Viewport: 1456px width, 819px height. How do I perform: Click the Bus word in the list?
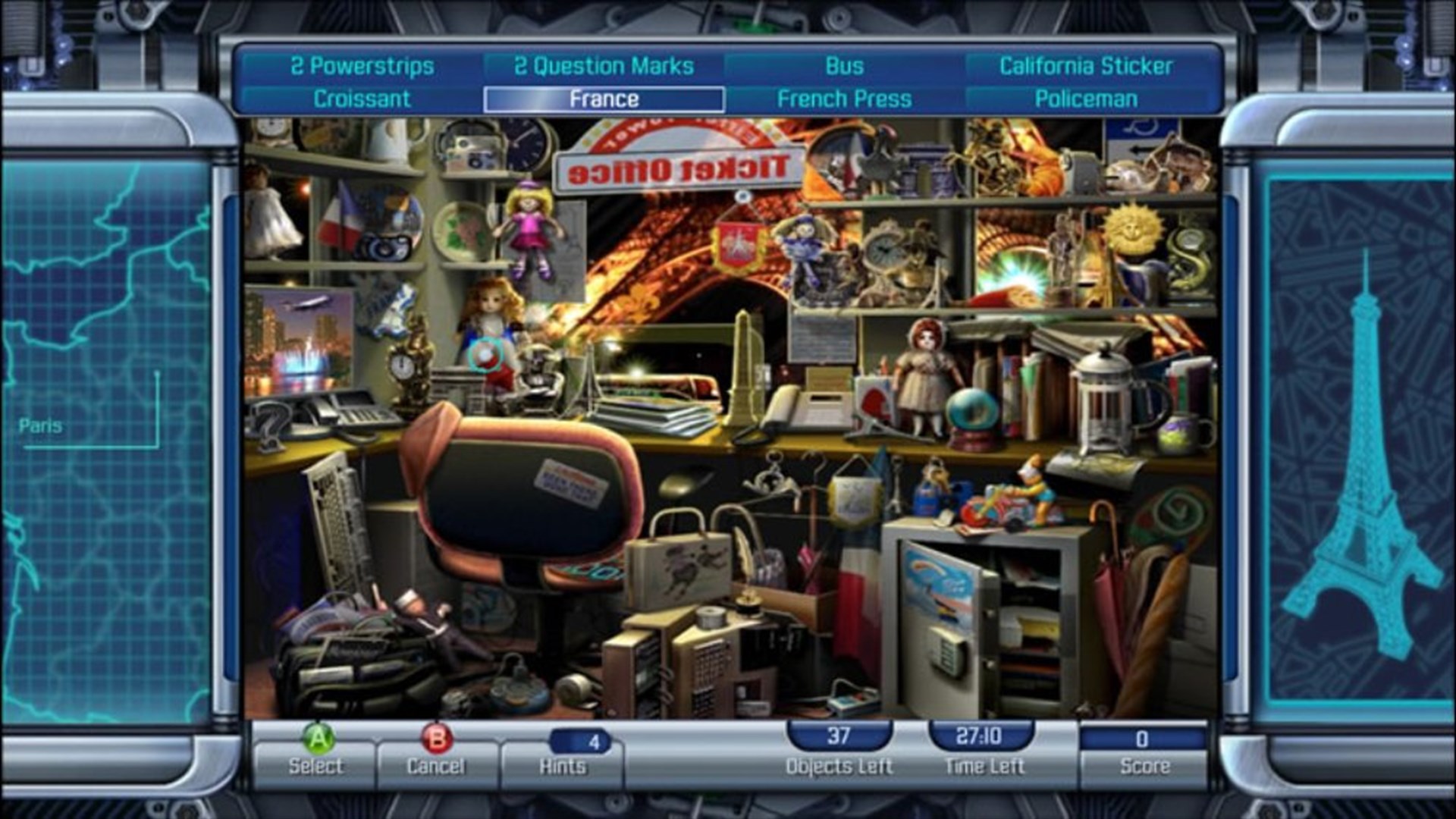[843, 66]
